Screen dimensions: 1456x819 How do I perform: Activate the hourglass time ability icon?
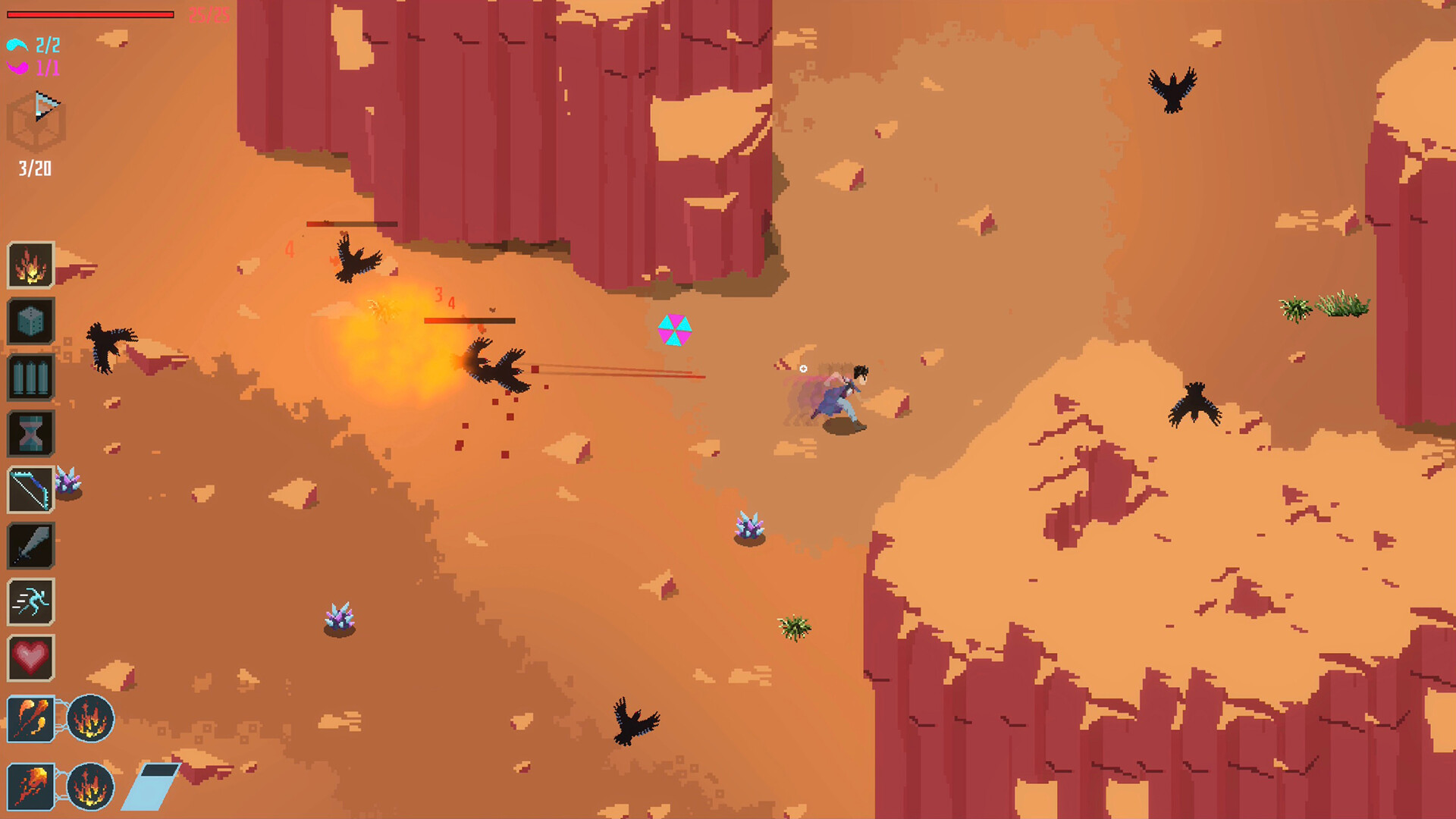[30, 433]
